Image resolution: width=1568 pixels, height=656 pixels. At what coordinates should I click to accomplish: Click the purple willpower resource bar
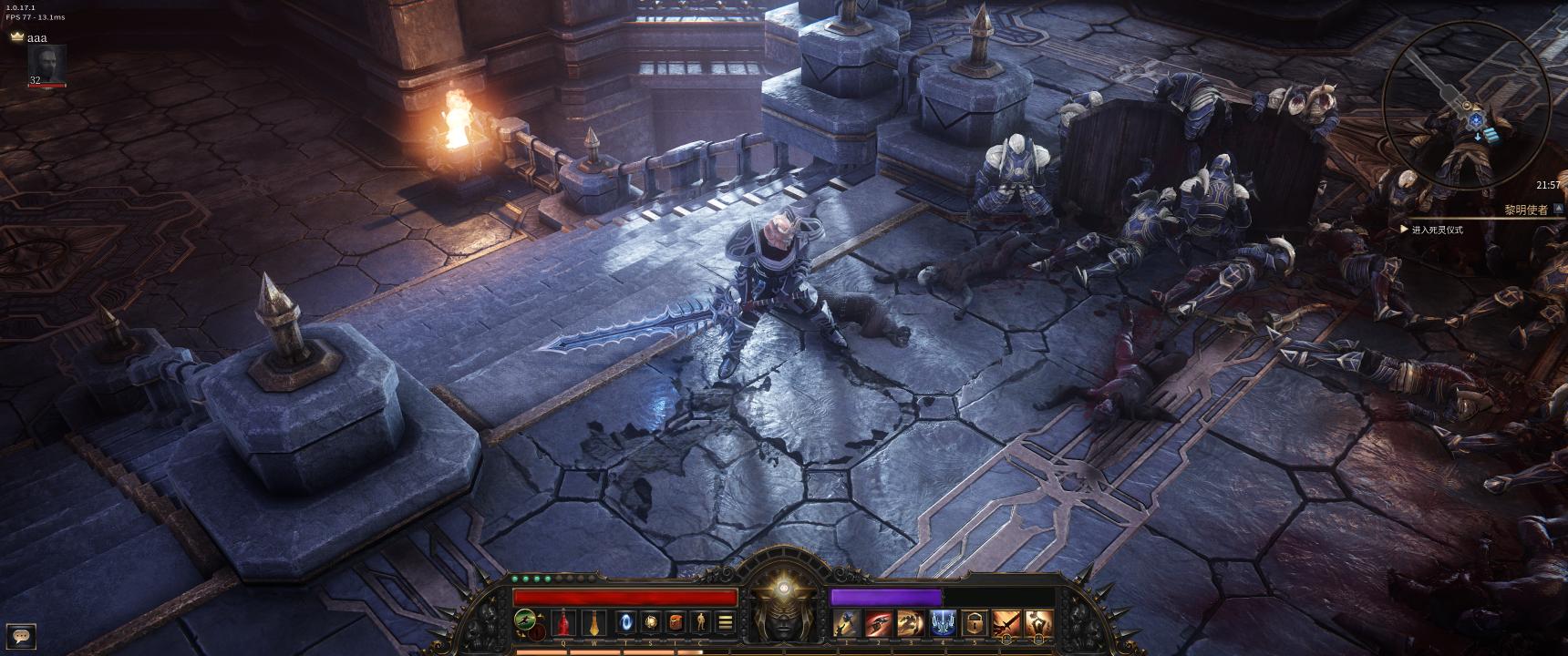tap(885, 596)
